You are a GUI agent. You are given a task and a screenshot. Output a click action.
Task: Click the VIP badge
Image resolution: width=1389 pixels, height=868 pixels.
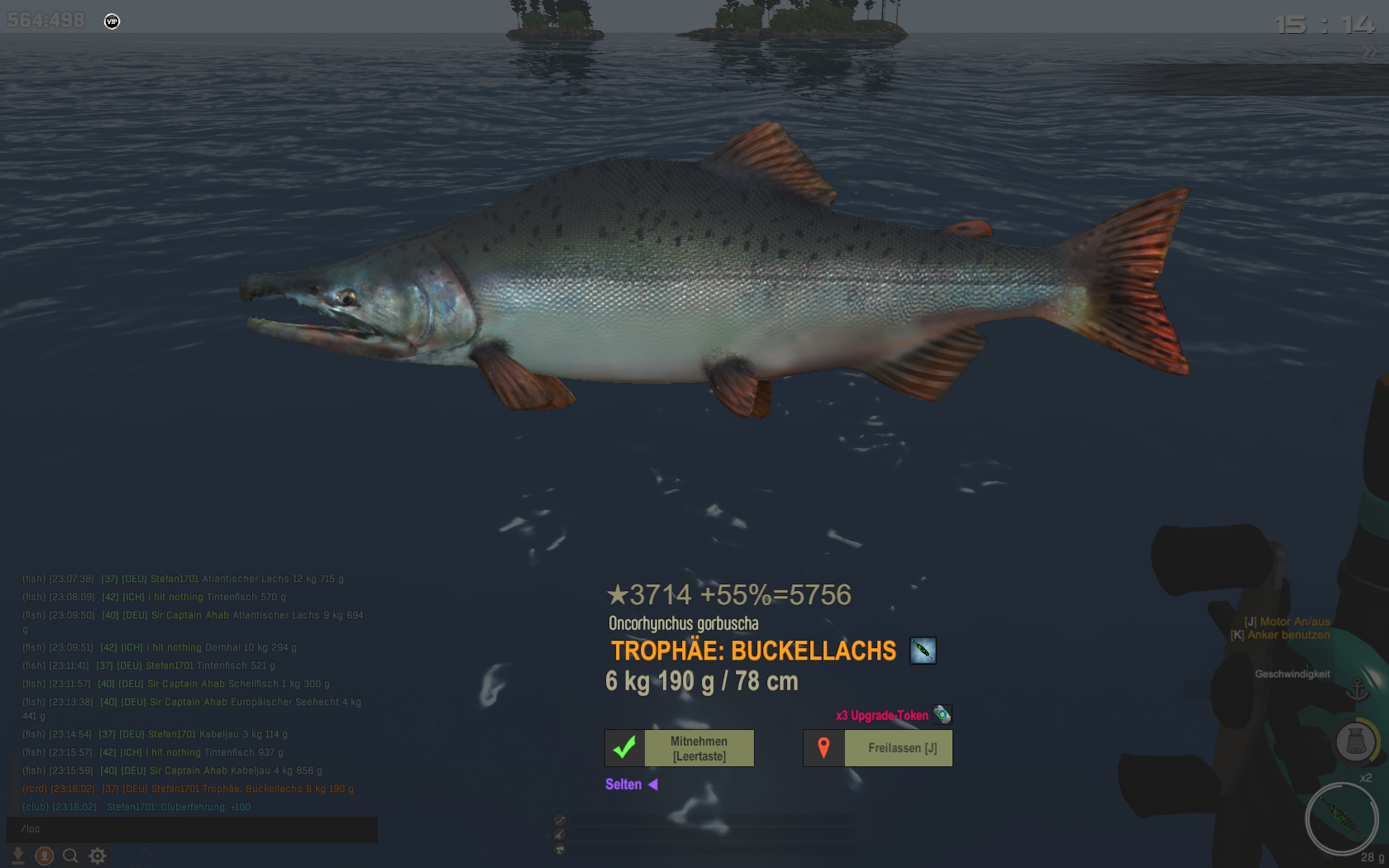pyautogui.click(x=112, y=21)
